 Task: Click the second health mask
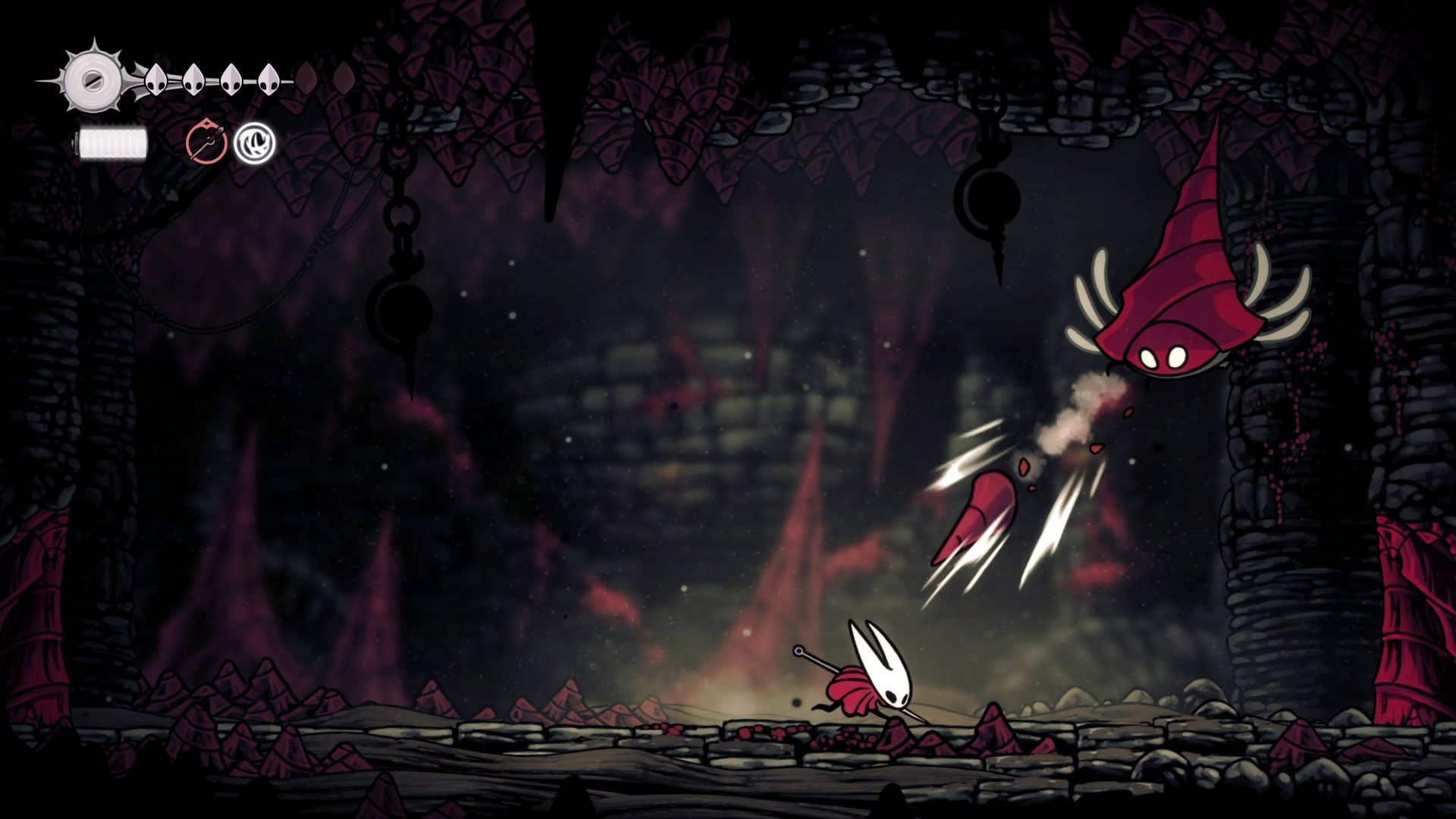194,80
